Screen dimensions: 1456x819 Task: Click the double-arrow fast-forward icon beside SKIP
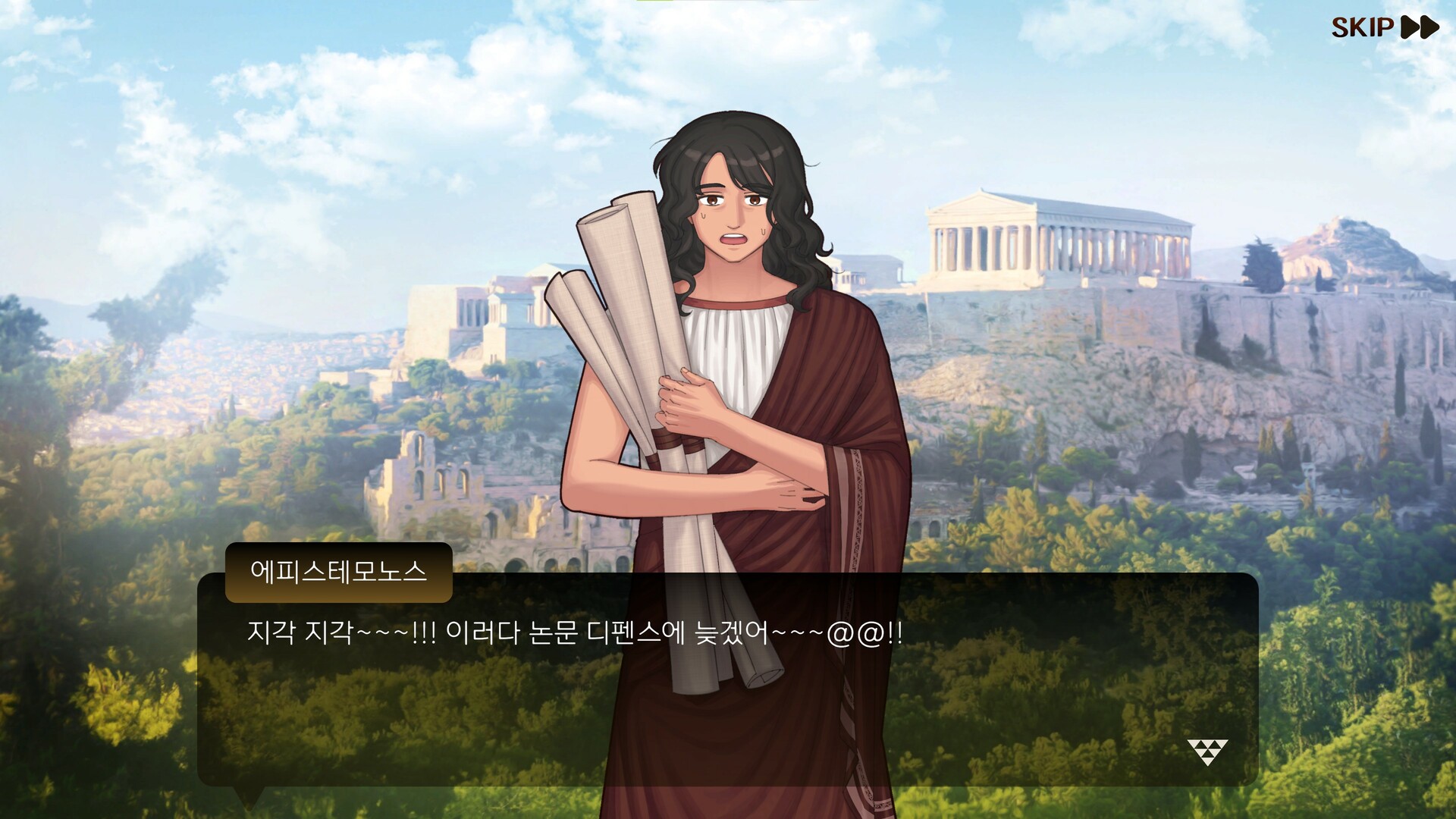click(1420, 28)
